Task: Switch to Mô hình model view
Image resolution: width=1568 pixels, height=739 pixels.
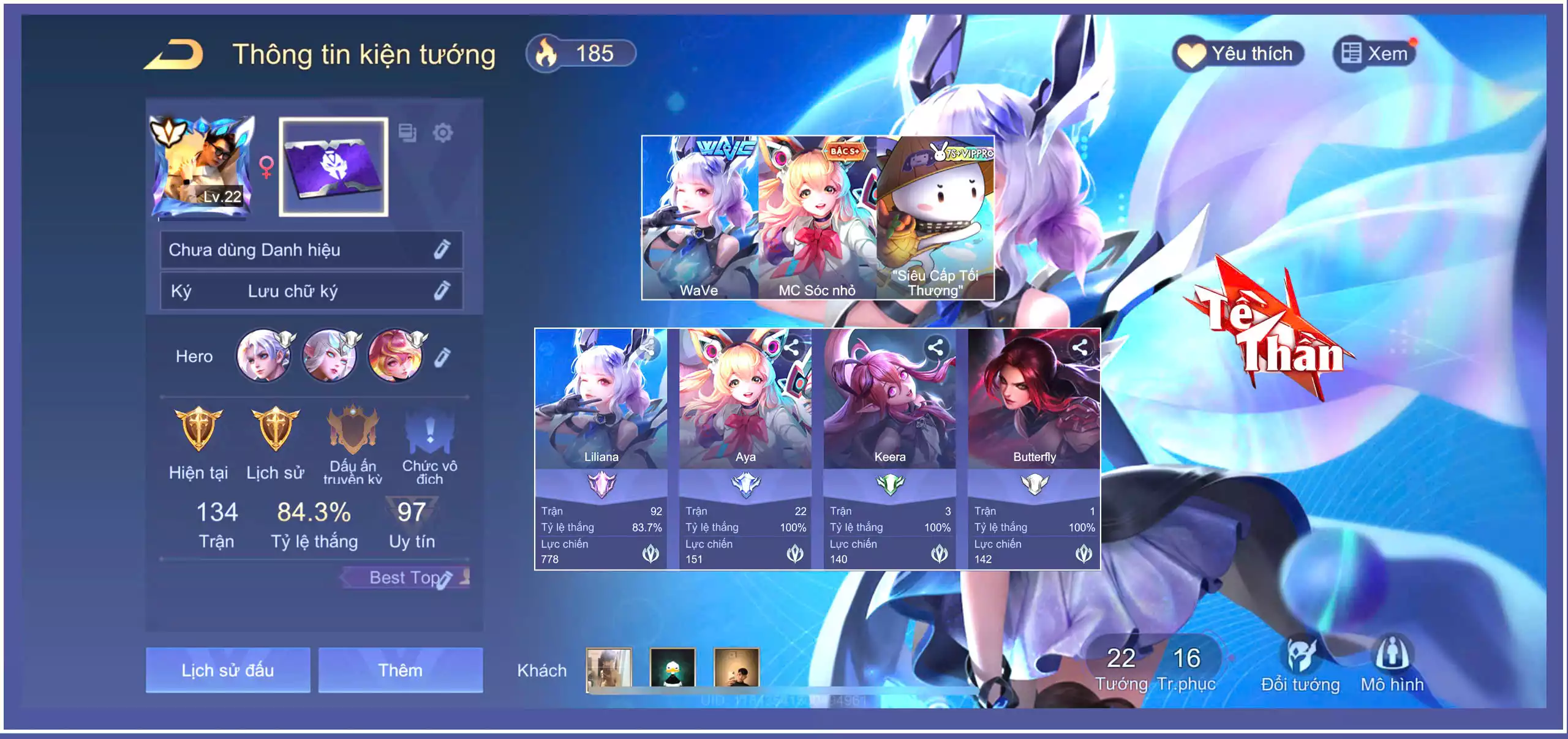Action: [1392, 665]
